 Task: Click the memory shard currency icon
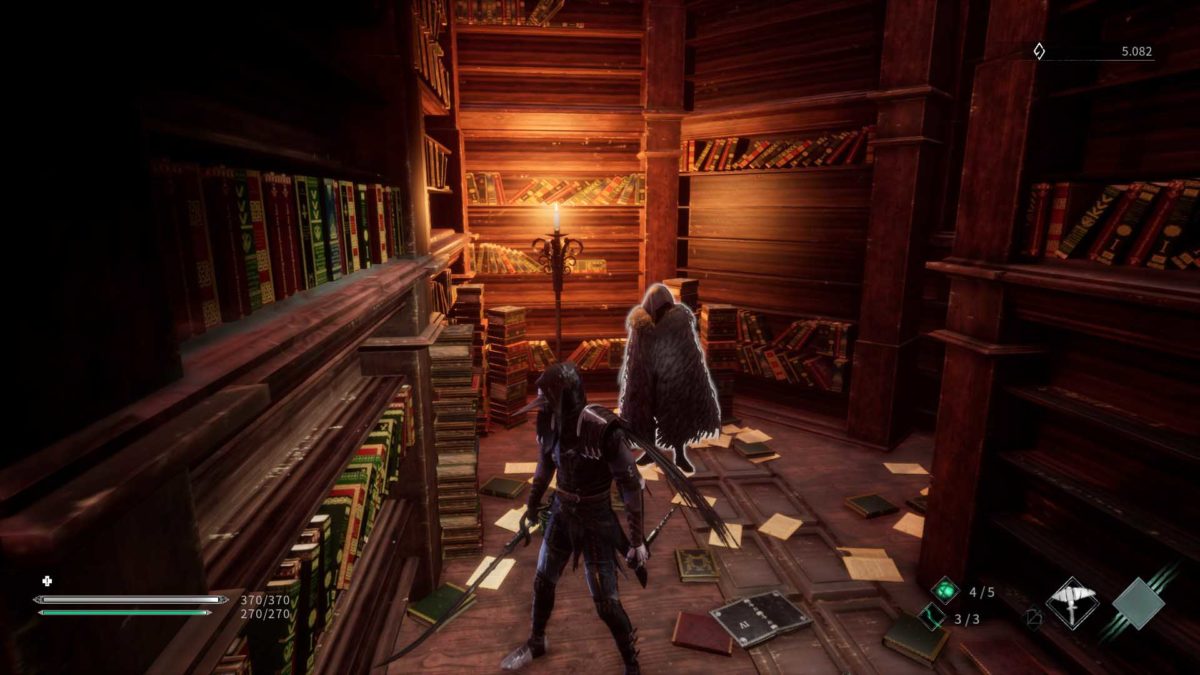tap(1039, 50)
